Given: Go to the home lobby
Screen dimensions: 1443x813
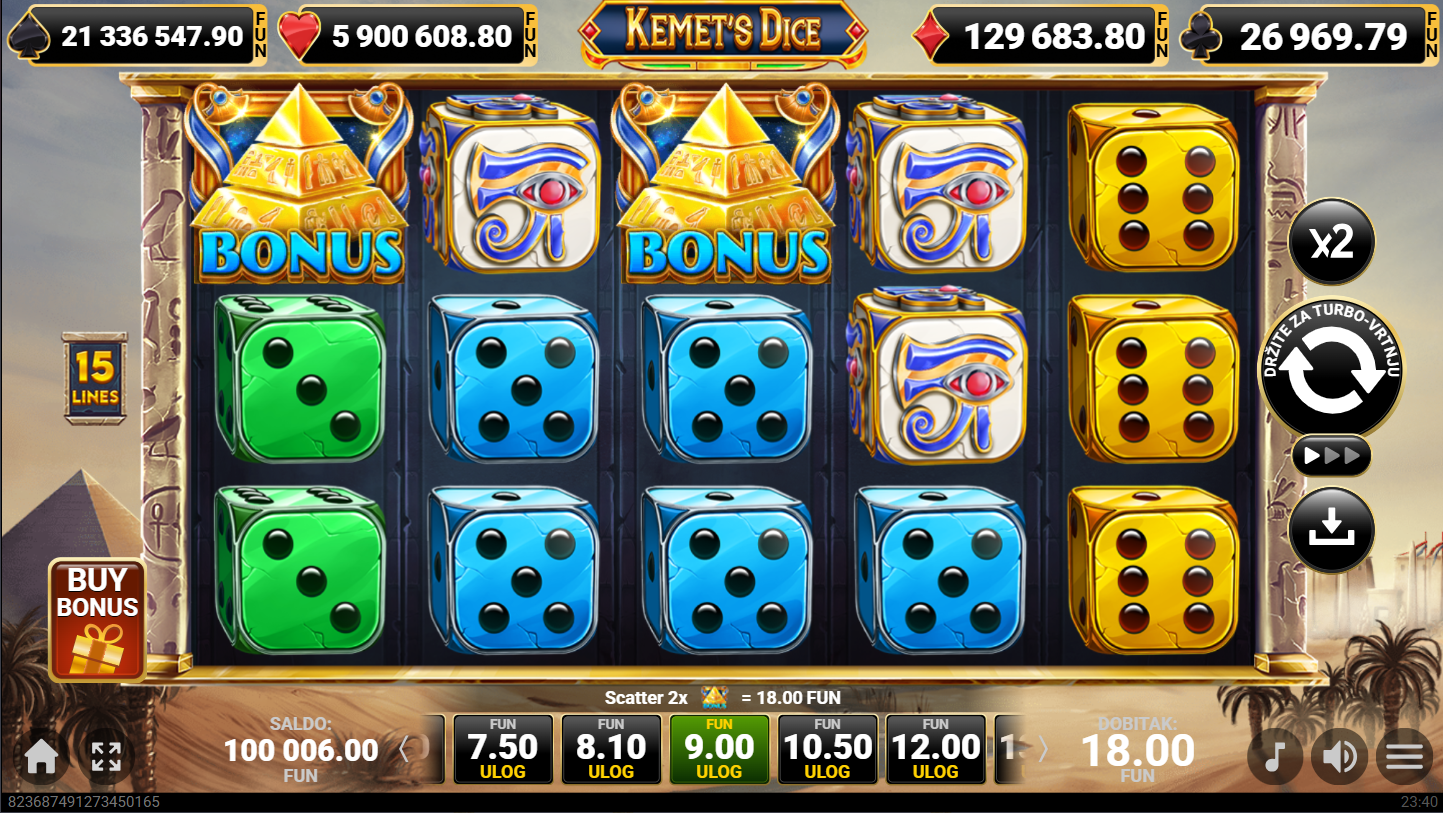Looking at the screenshot, I should (x=41, y=757).
